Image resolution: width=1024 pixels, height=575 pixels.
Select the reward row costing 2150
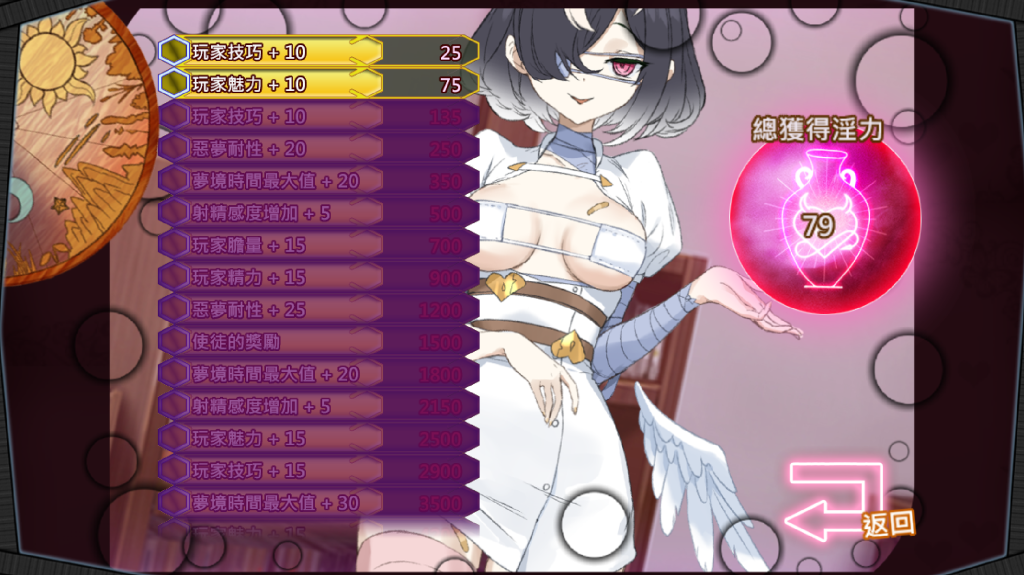click(x=318, y=406)
